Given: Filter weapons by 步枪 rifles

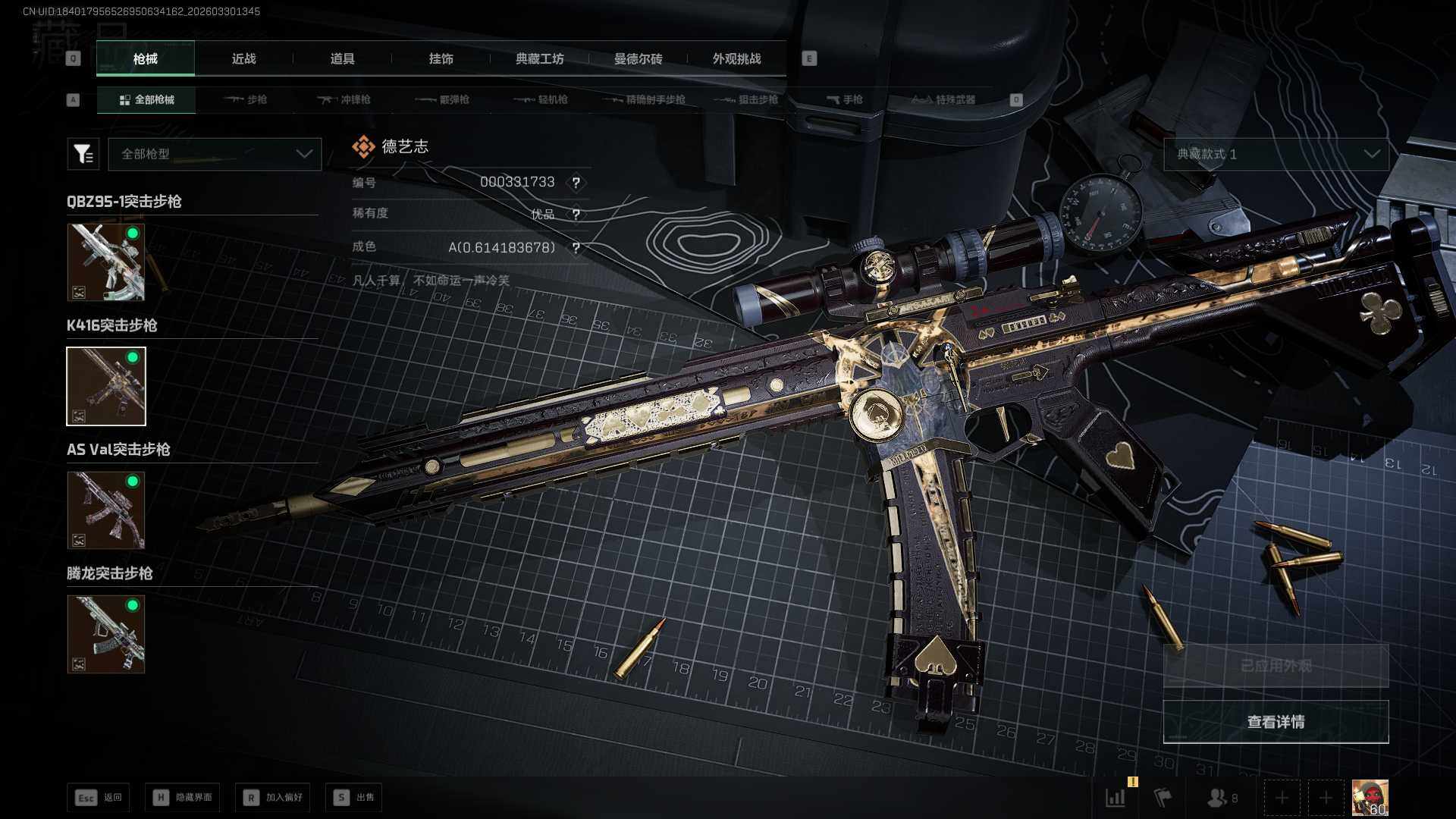Looking at the screenshot, I should pyautogui.click(x=246, y=99).
